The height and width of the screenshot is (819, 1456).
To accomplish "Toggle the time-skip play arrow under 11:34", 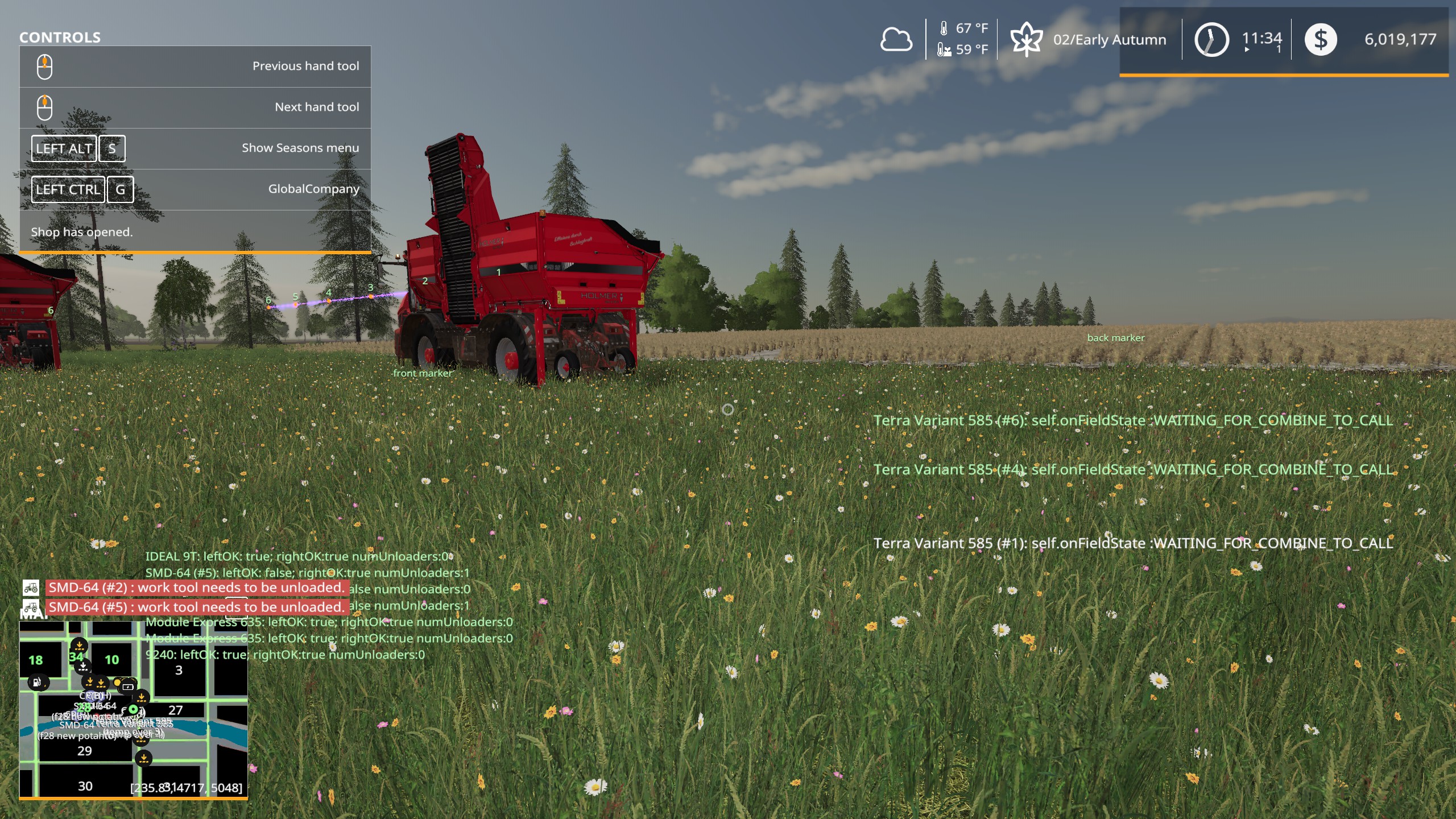I will [x=1247, y=50].
